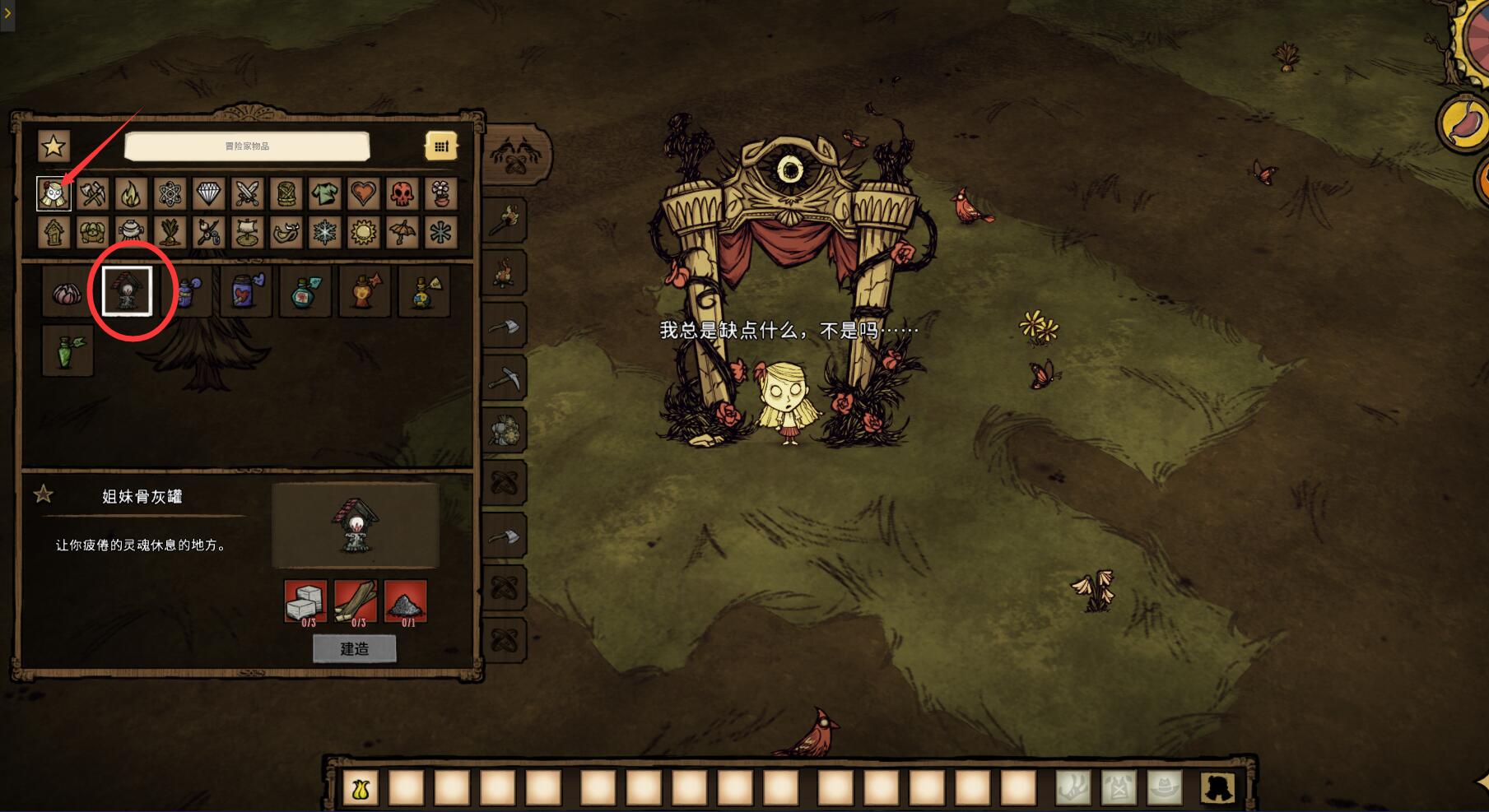Viewport: 1489px width, 812px height.
Task: Select the green potion bottle recipe
Action: click(x=67, y=350)
